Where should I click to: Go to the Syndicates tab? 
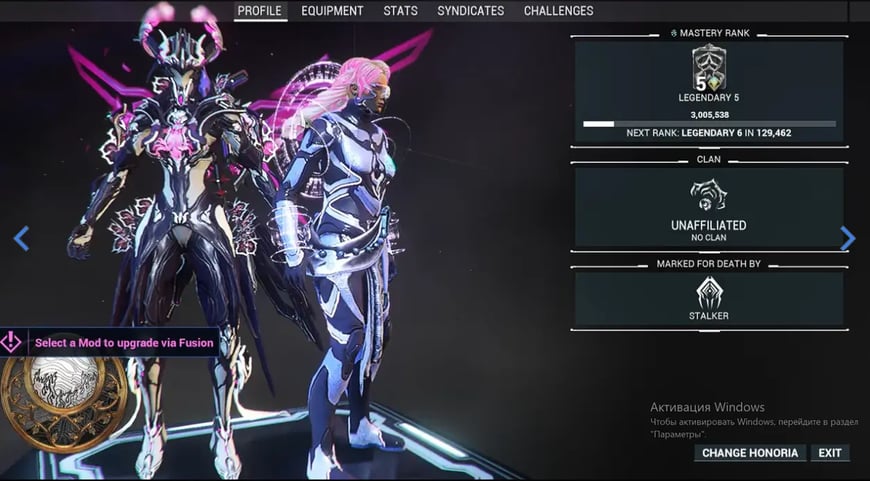coord(470,11)
